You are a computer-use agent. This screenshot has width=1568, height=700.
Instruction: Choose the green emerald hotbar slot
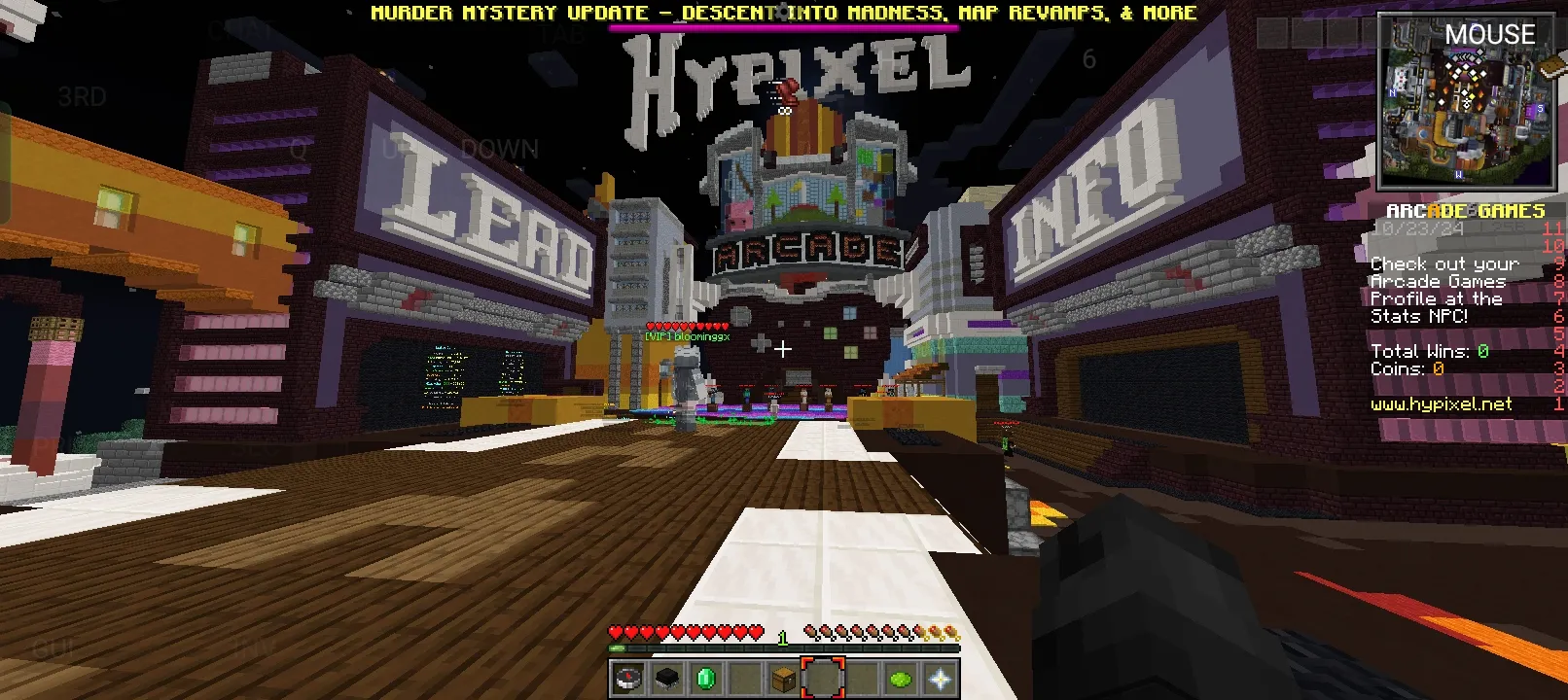click(706, 679)
